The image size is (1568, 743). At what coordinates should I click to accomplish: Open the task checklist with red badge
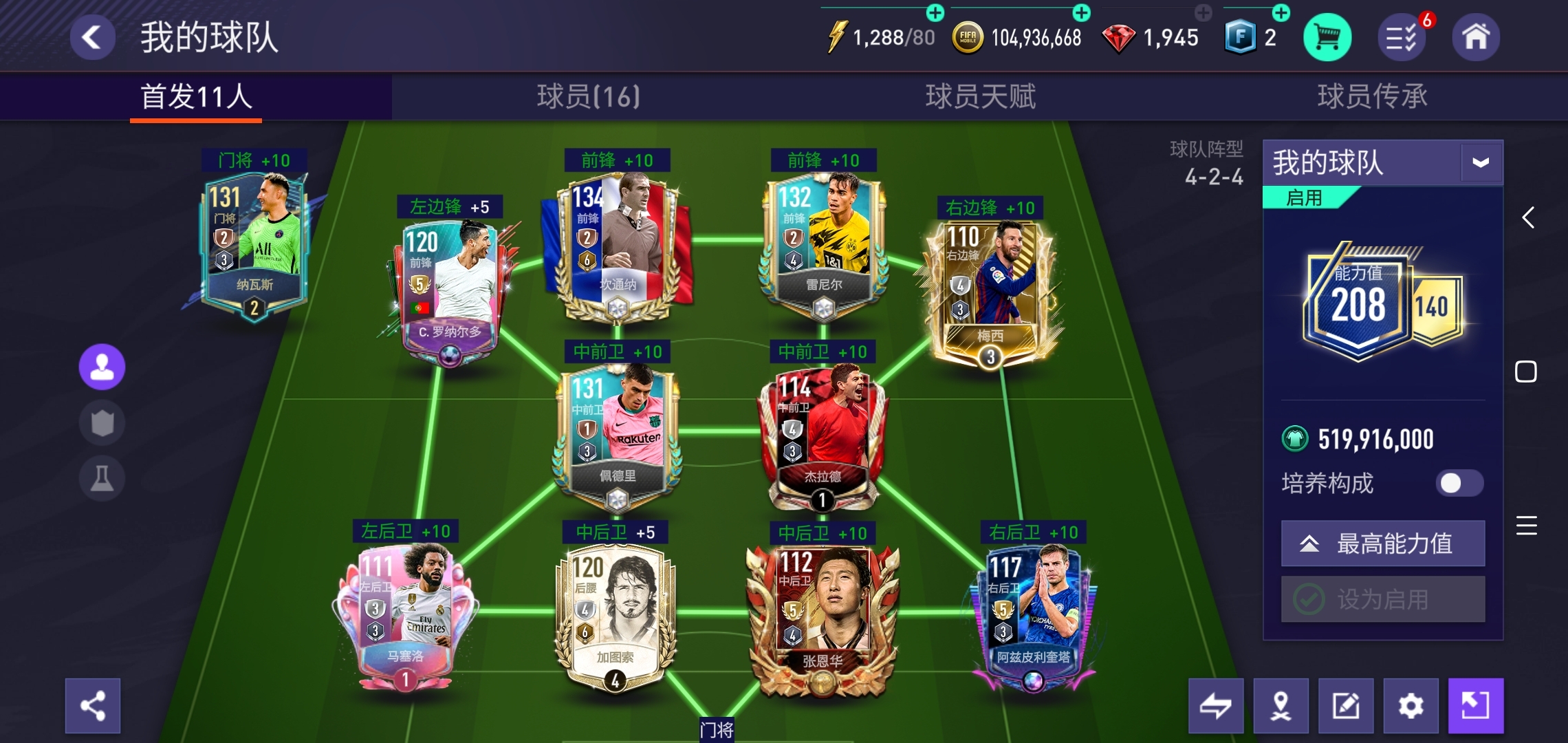pyautogui.click(x=1402, y=37)
